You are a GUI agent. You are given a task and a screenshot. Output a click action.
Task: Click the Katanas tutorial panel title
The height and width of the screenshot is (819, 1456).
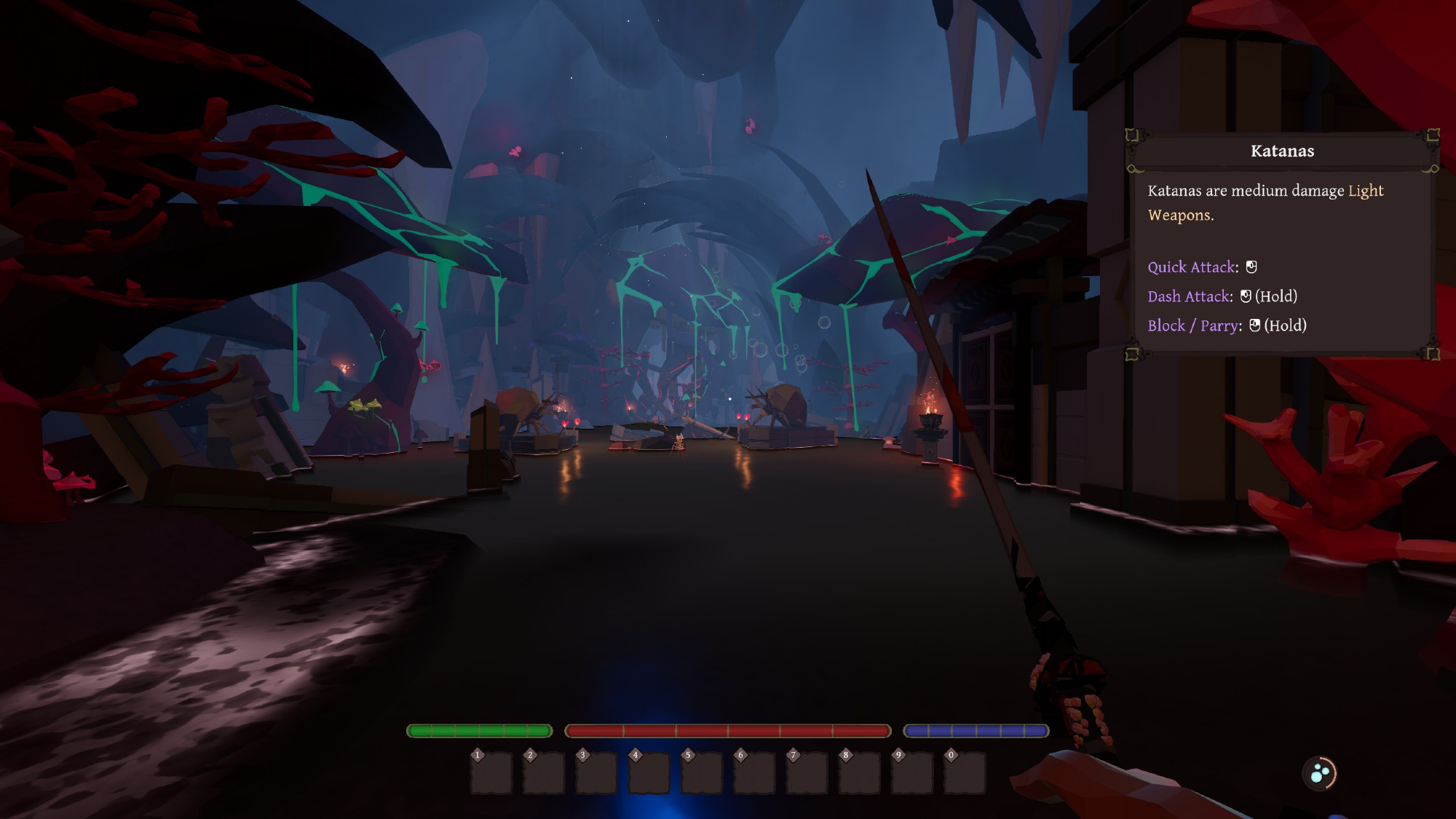pos(1282,151)
